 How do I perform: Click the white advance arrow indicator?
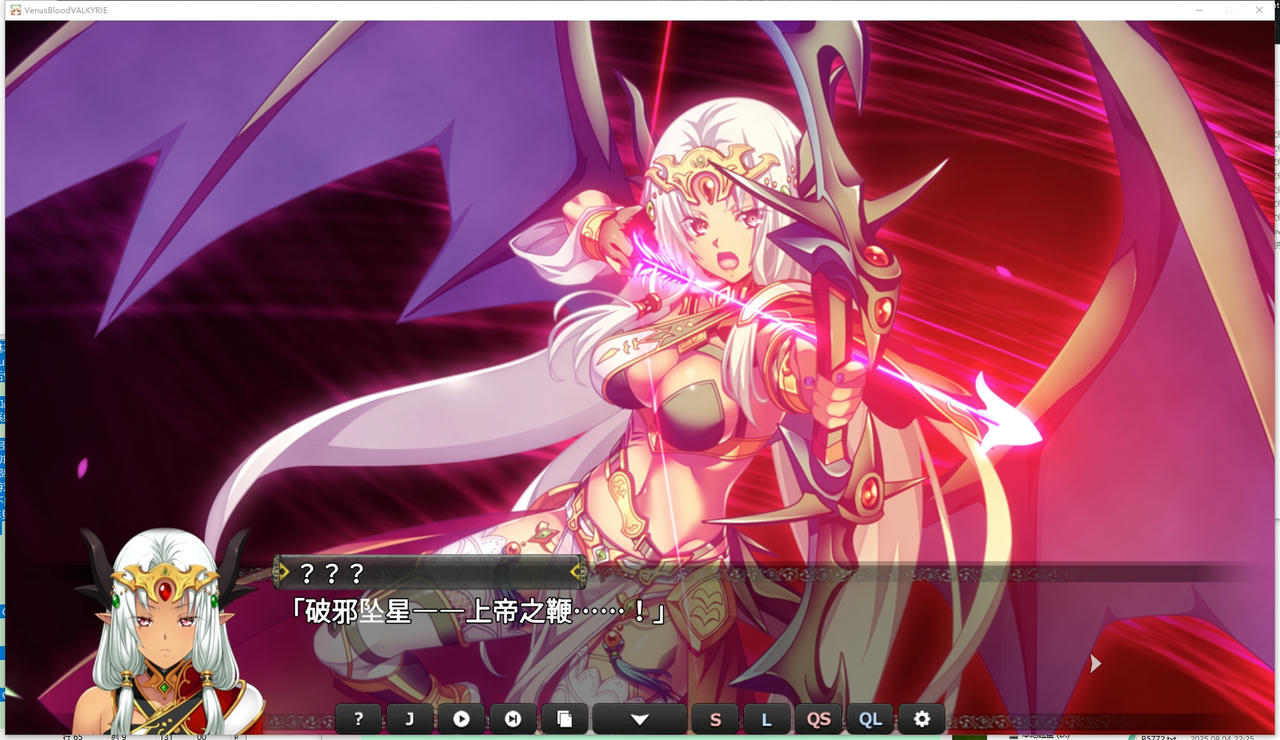(1095, 663)
